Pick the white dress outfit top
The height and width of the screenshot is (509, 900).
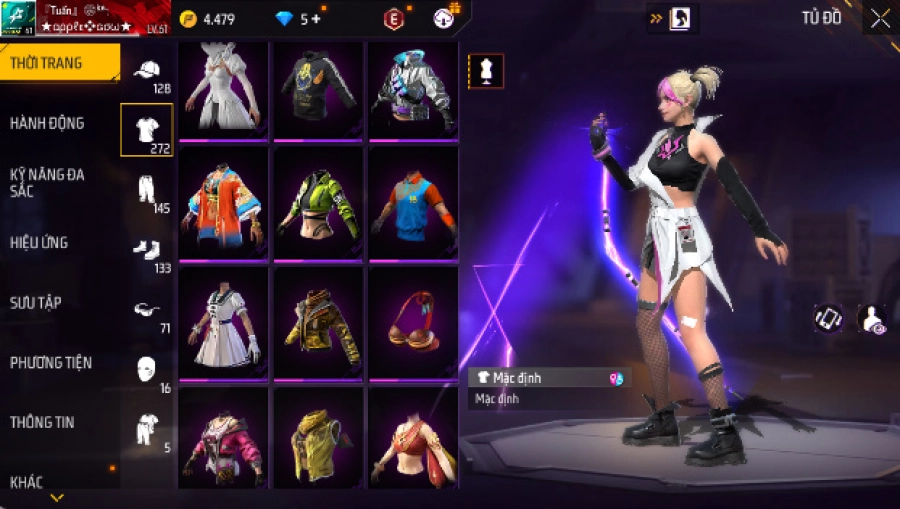224,90
